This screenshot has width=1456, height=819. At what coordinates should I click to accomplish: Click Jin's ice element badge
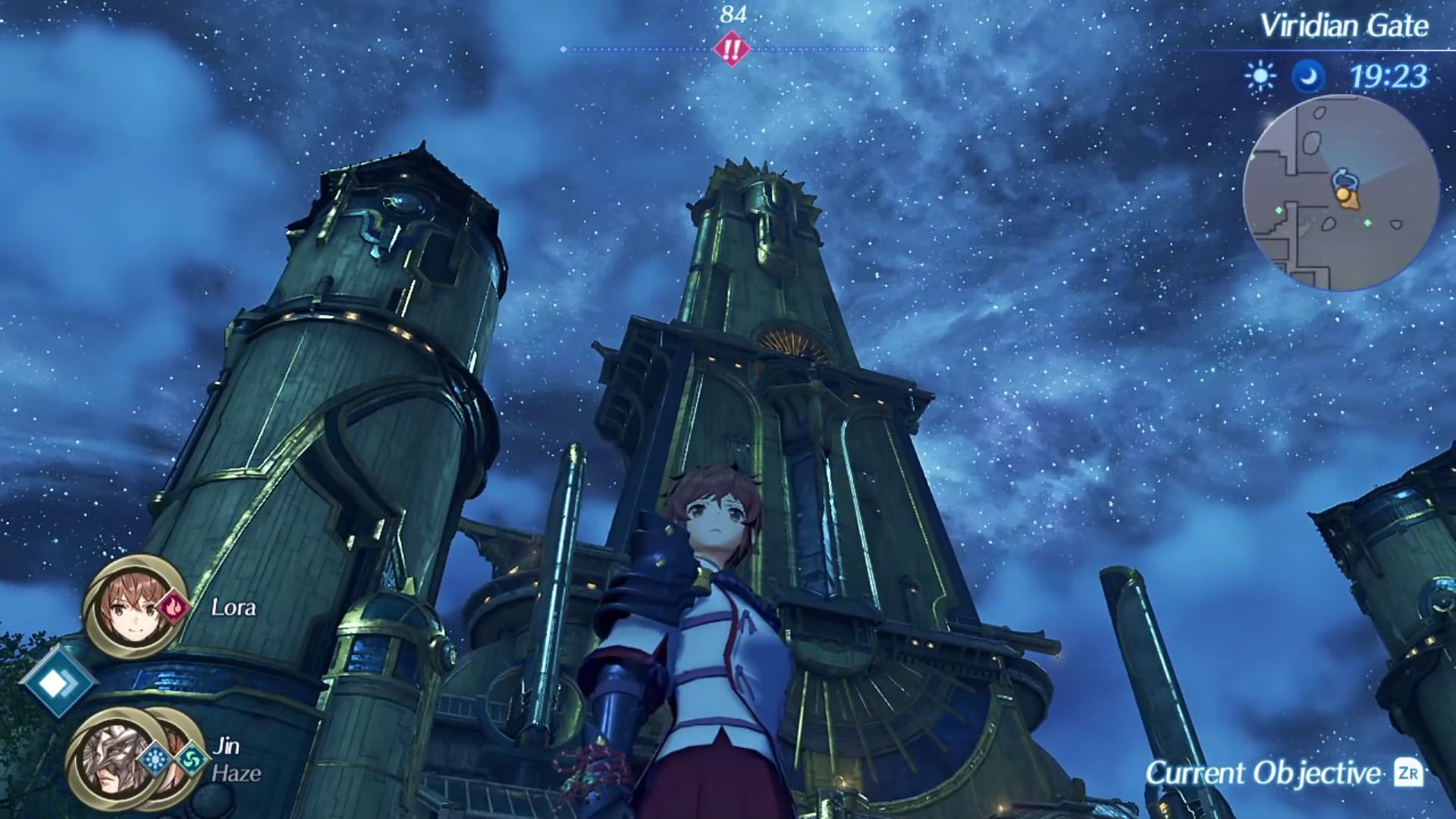tap(155, 758)
